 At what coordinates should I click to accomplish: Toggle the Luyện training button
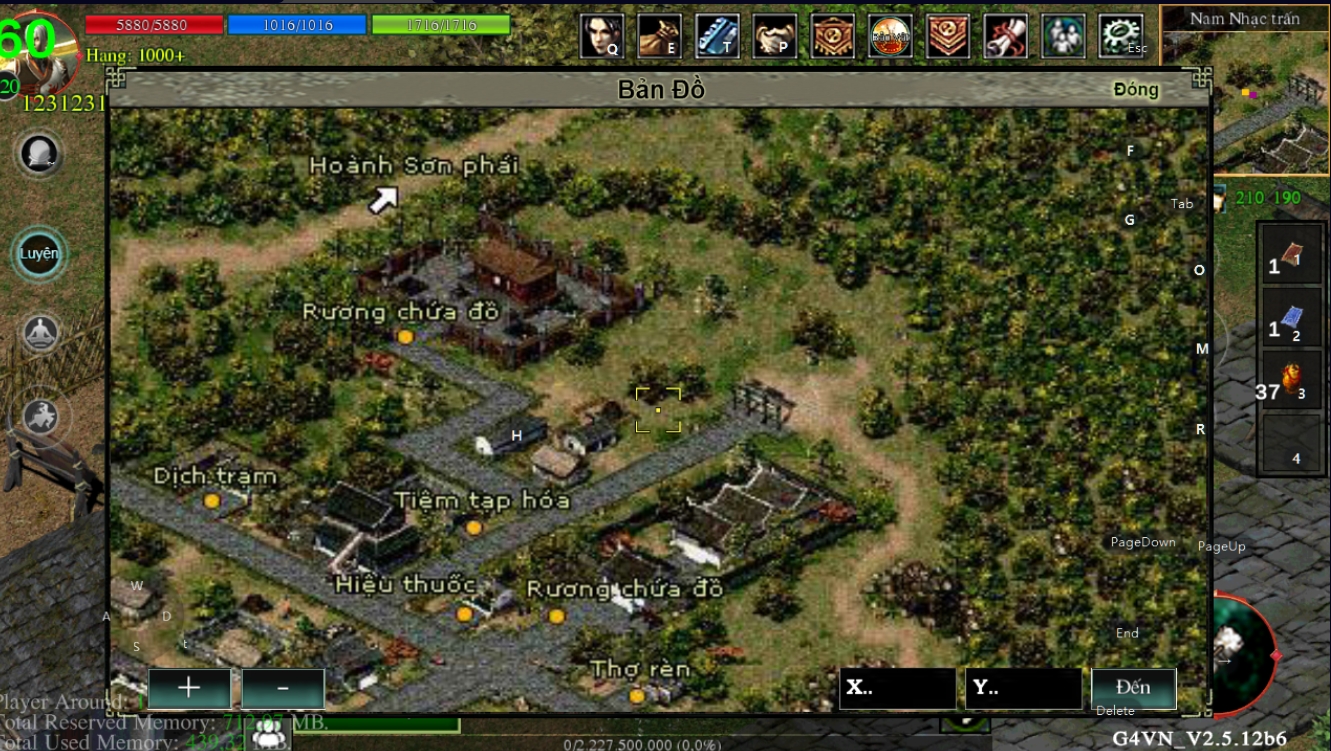40,253
